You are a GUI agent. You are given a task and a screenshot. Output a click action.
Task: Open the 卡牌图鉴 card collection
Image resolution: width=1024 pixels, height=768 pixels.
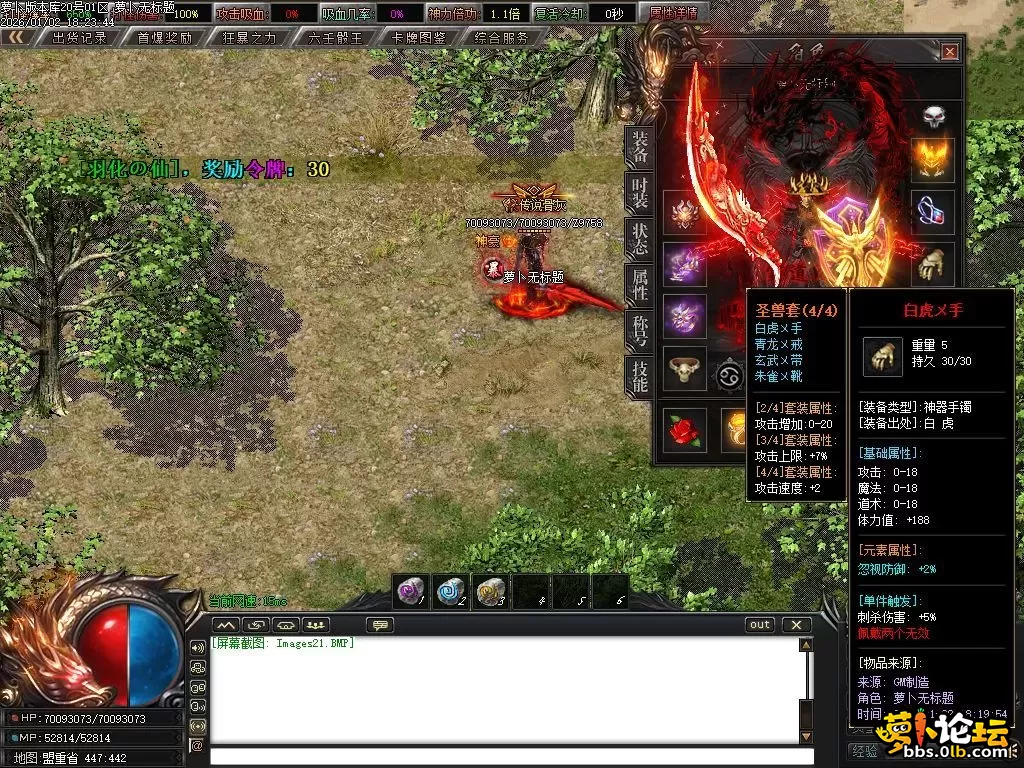(419, 38)
